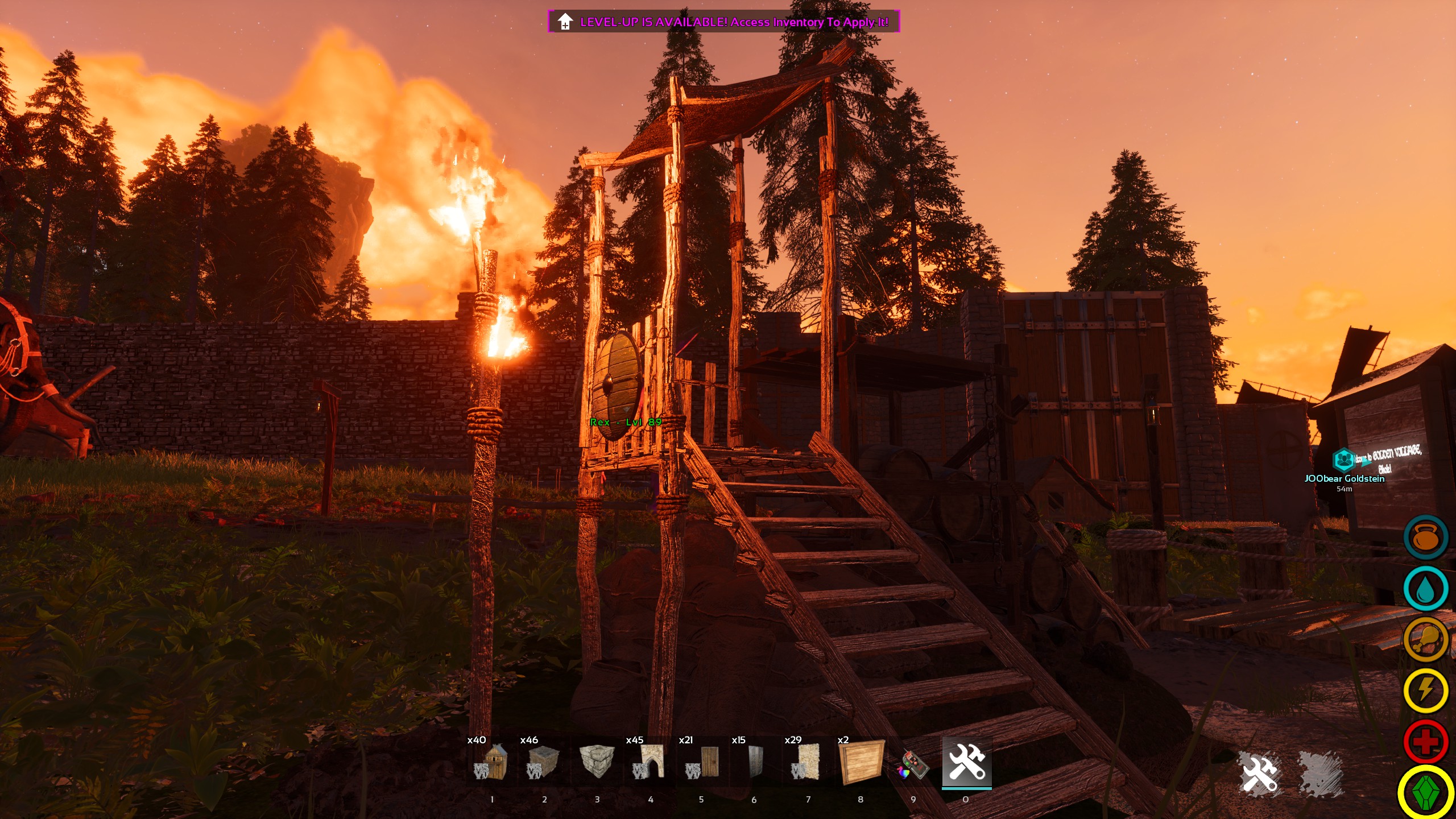The image size is (1456, 819).
Task: Select the wooden door hotbar slot
Action: tap(702, 763)
